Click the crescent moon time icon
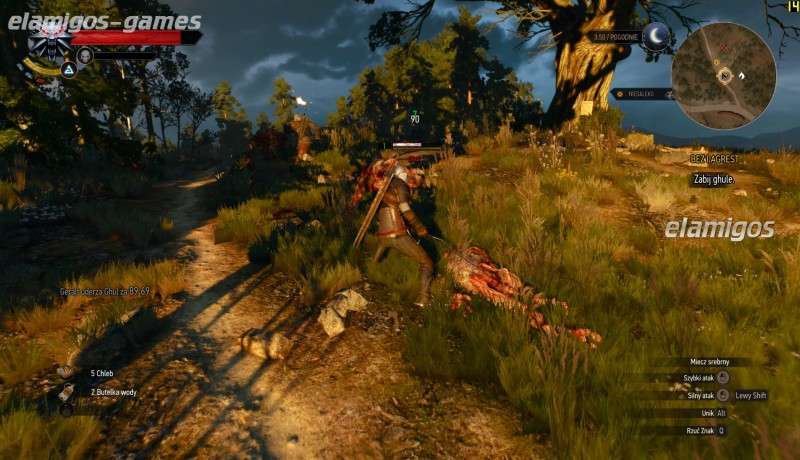The image size is (800, 460). coord(656,37)
